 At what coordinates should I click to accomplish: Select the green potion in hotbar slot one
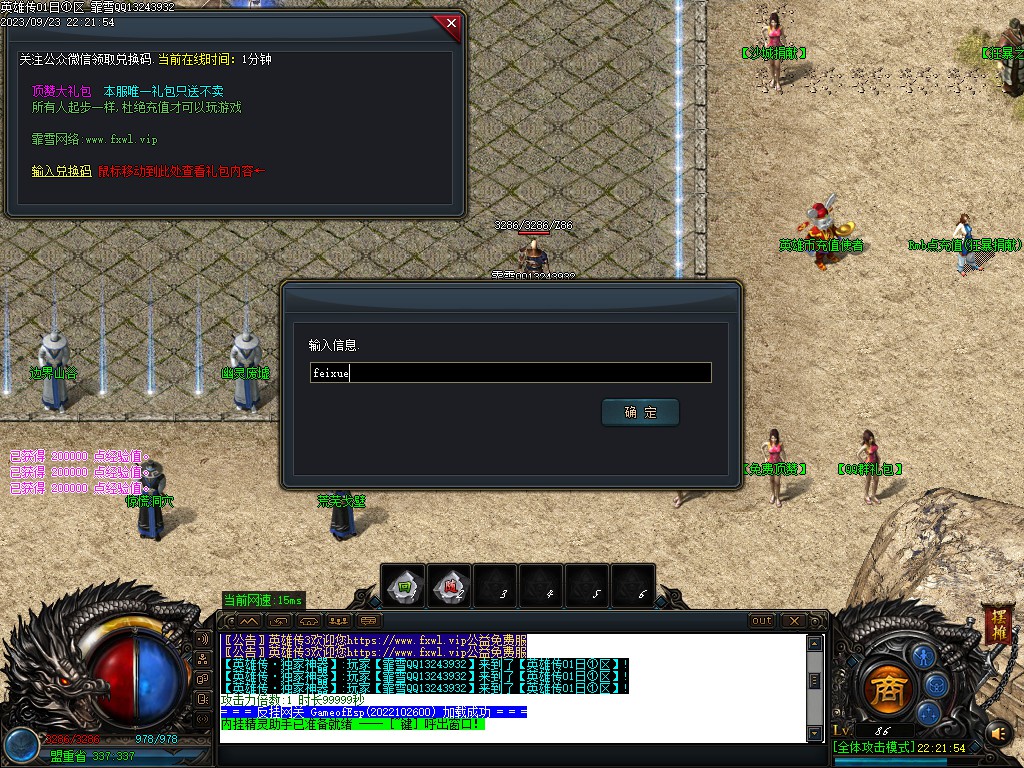404,587
